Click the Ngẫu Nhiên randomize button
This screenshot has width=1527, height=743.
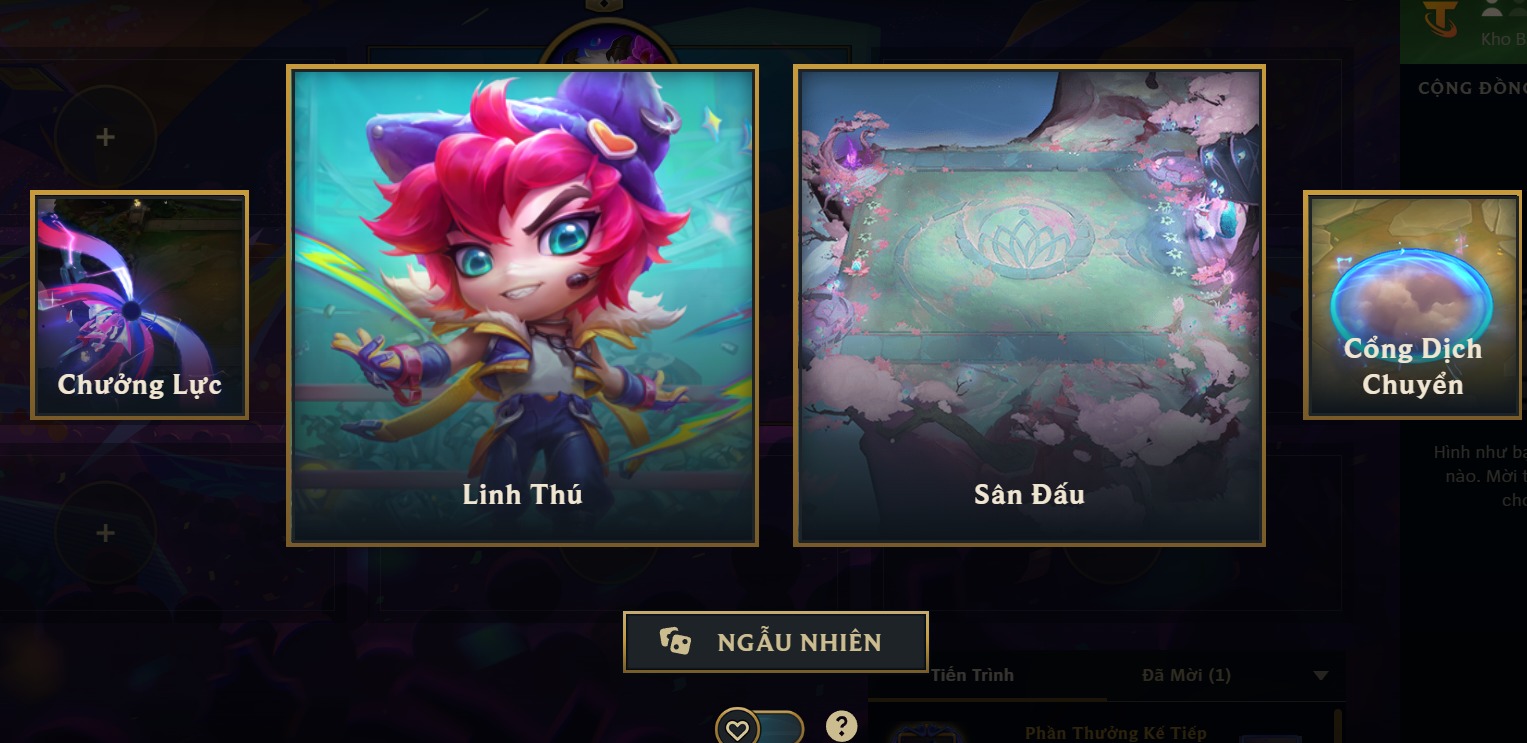click(775, 642)
